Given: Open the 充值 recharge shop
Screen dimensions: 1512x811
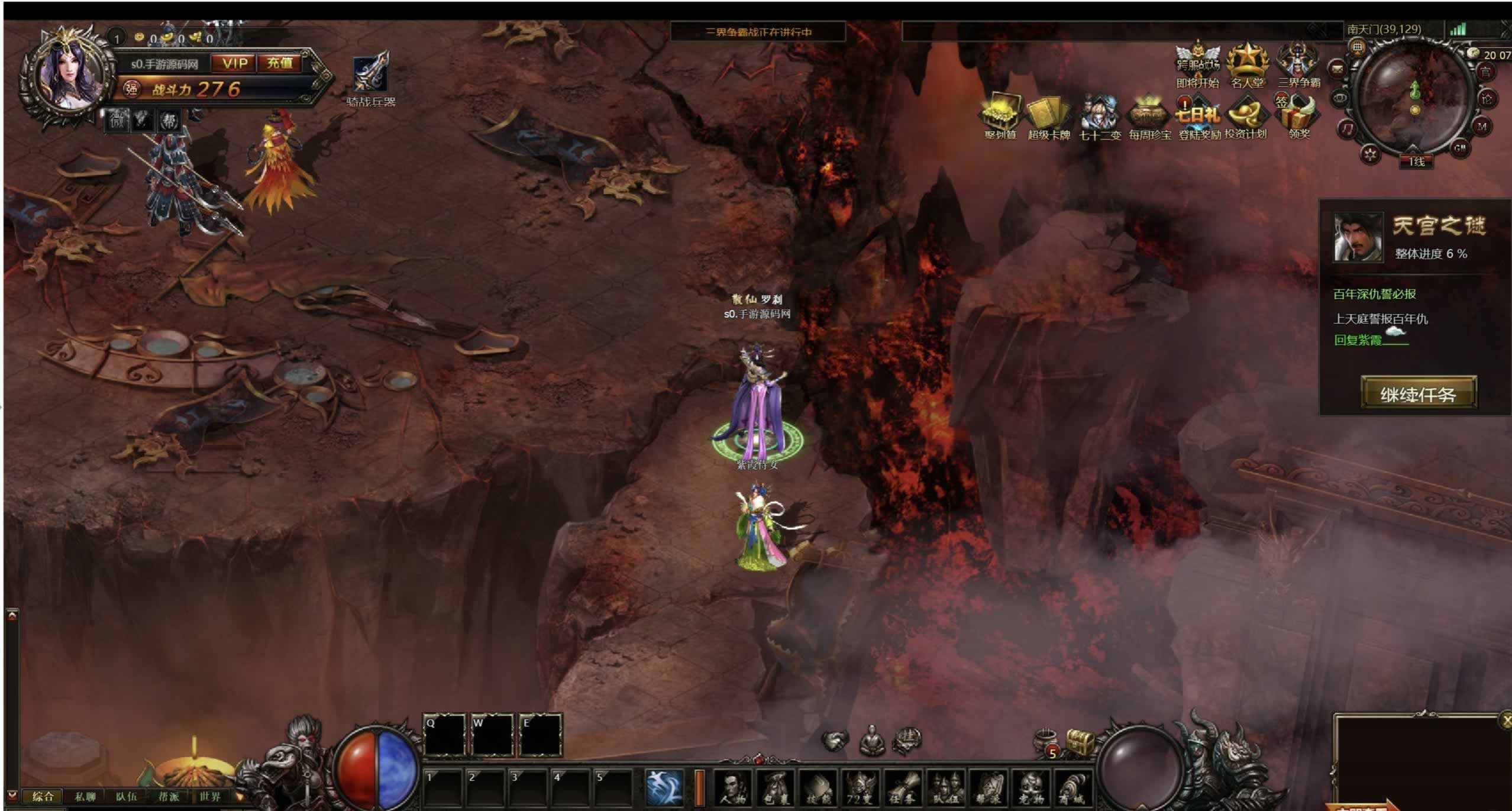Looking at the screenshot, I should [x=280, y=63].
